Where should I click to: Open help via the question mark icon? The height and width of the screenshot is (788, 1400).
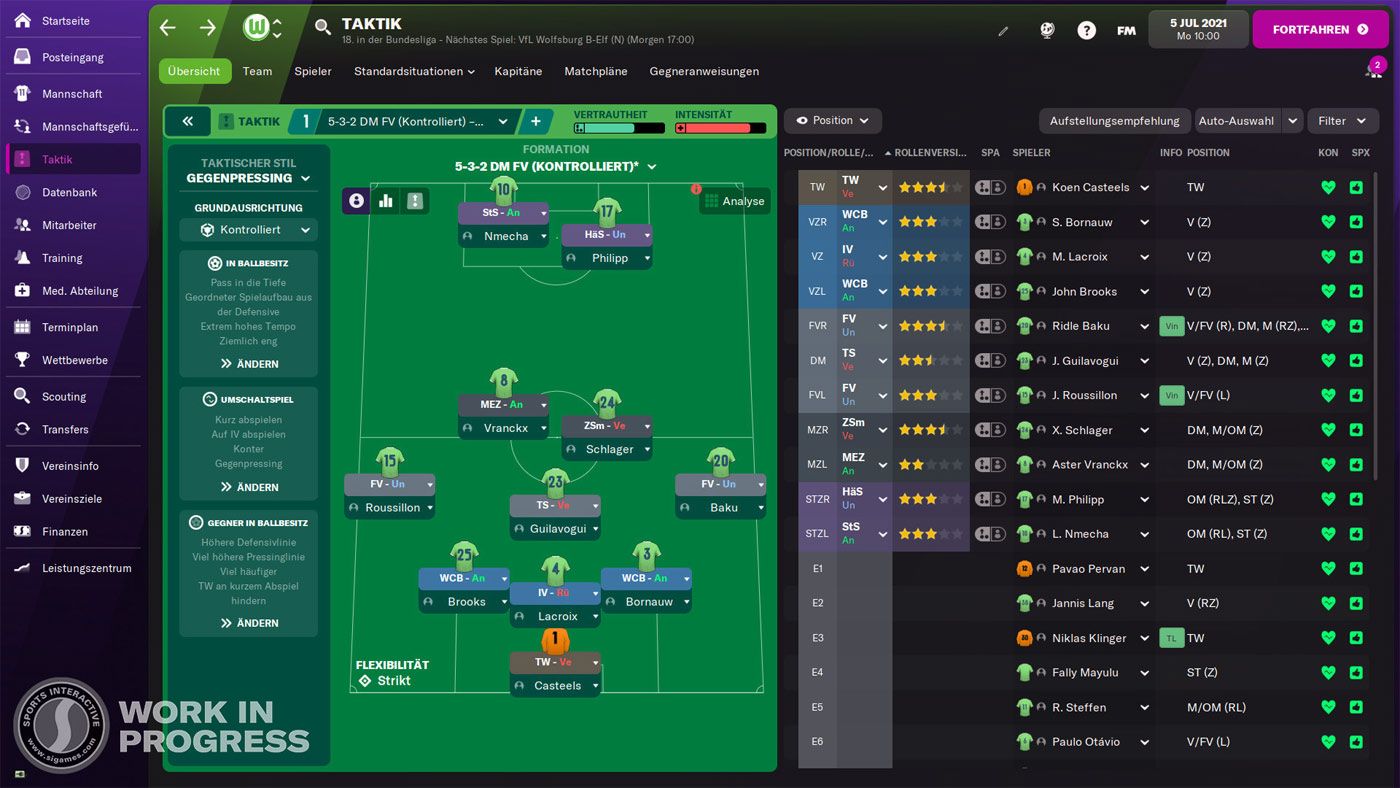1086,30
